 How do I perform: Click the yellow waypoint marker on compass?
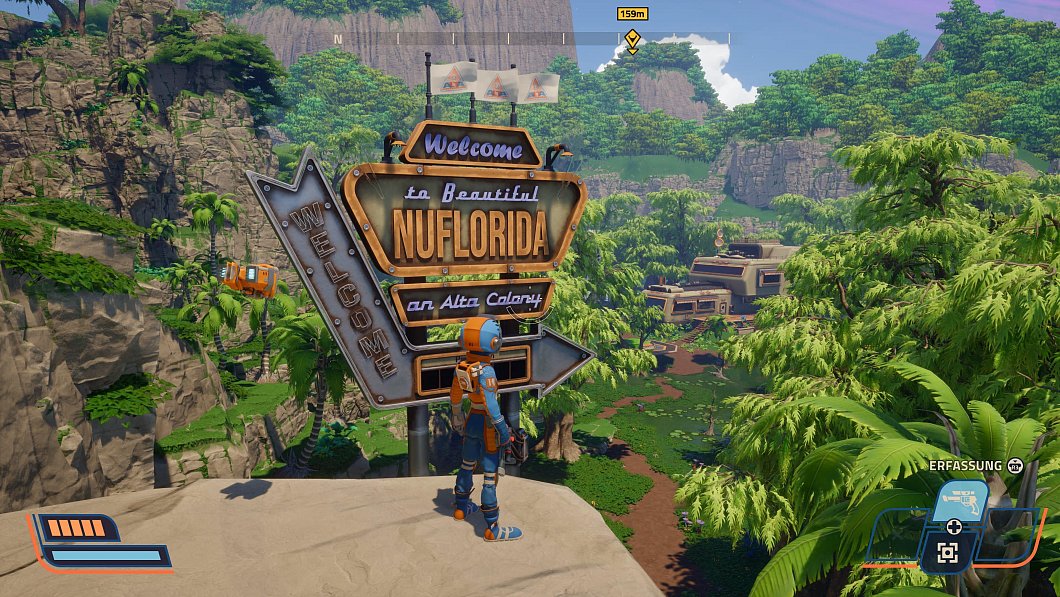pos(632,40)
